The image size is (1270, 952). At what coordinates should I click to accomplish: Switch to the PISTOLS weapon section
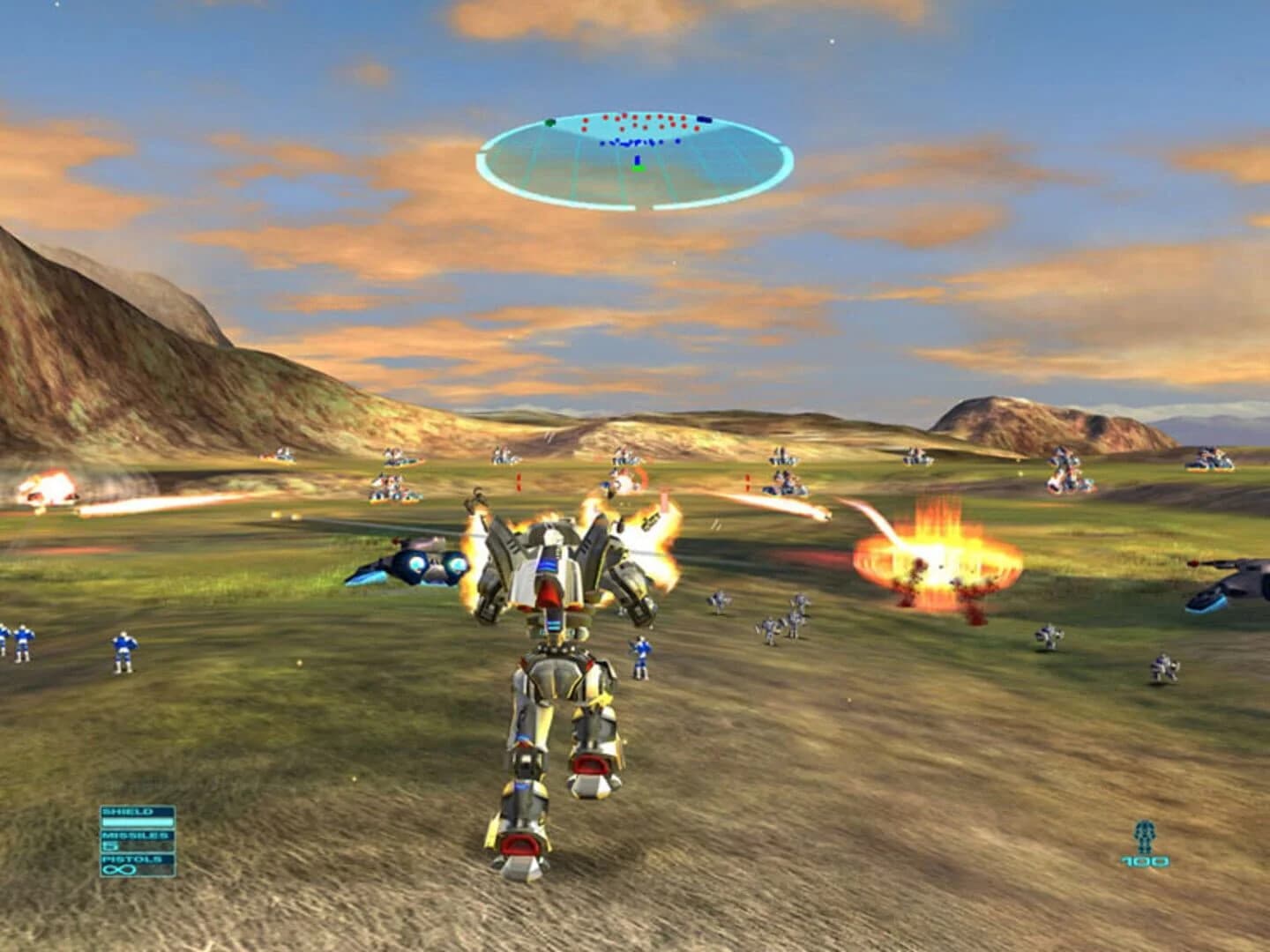click(x=132, y=859)
